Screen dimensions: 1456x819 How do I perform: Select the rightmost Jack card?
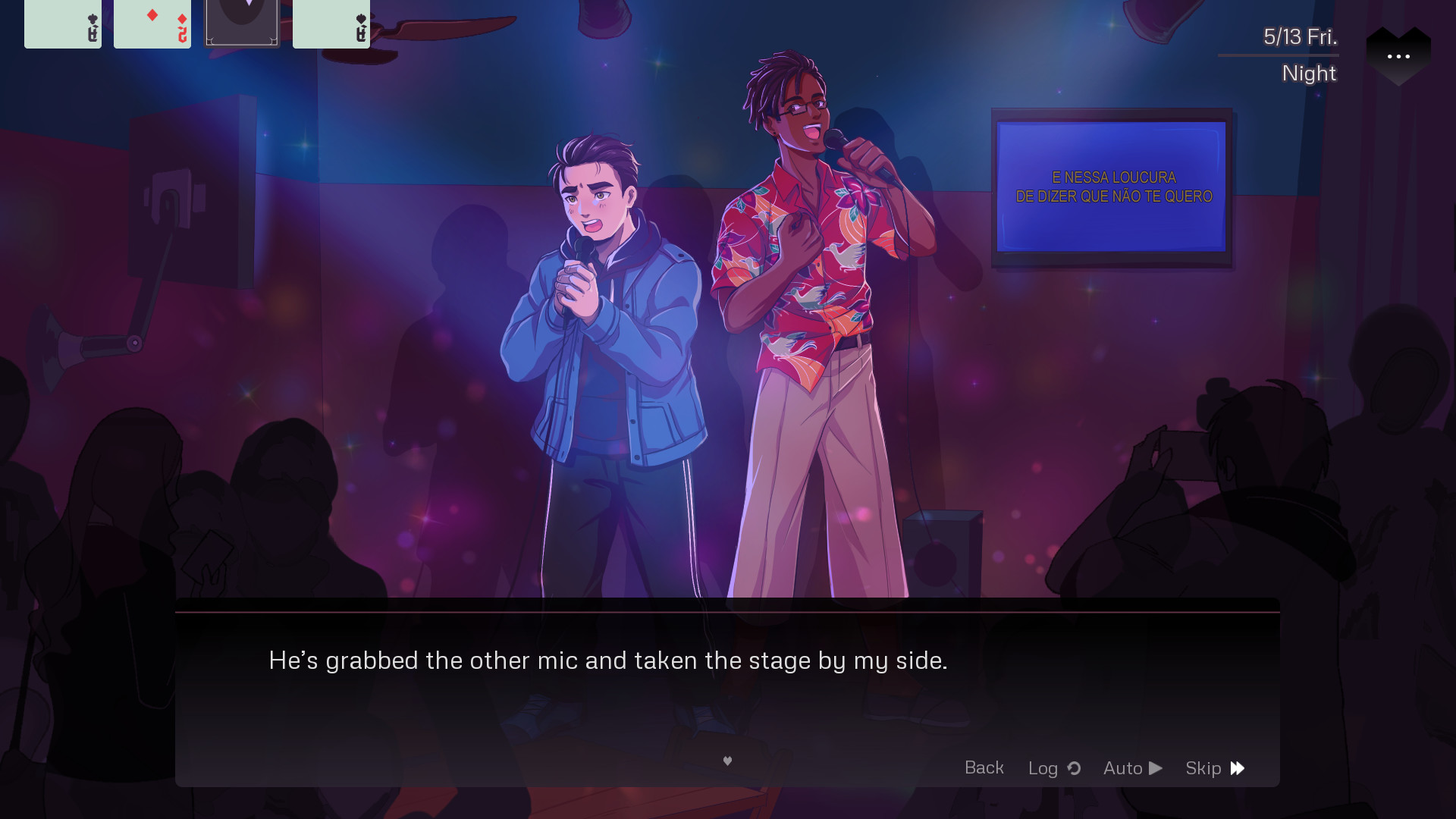click(331, 24)
